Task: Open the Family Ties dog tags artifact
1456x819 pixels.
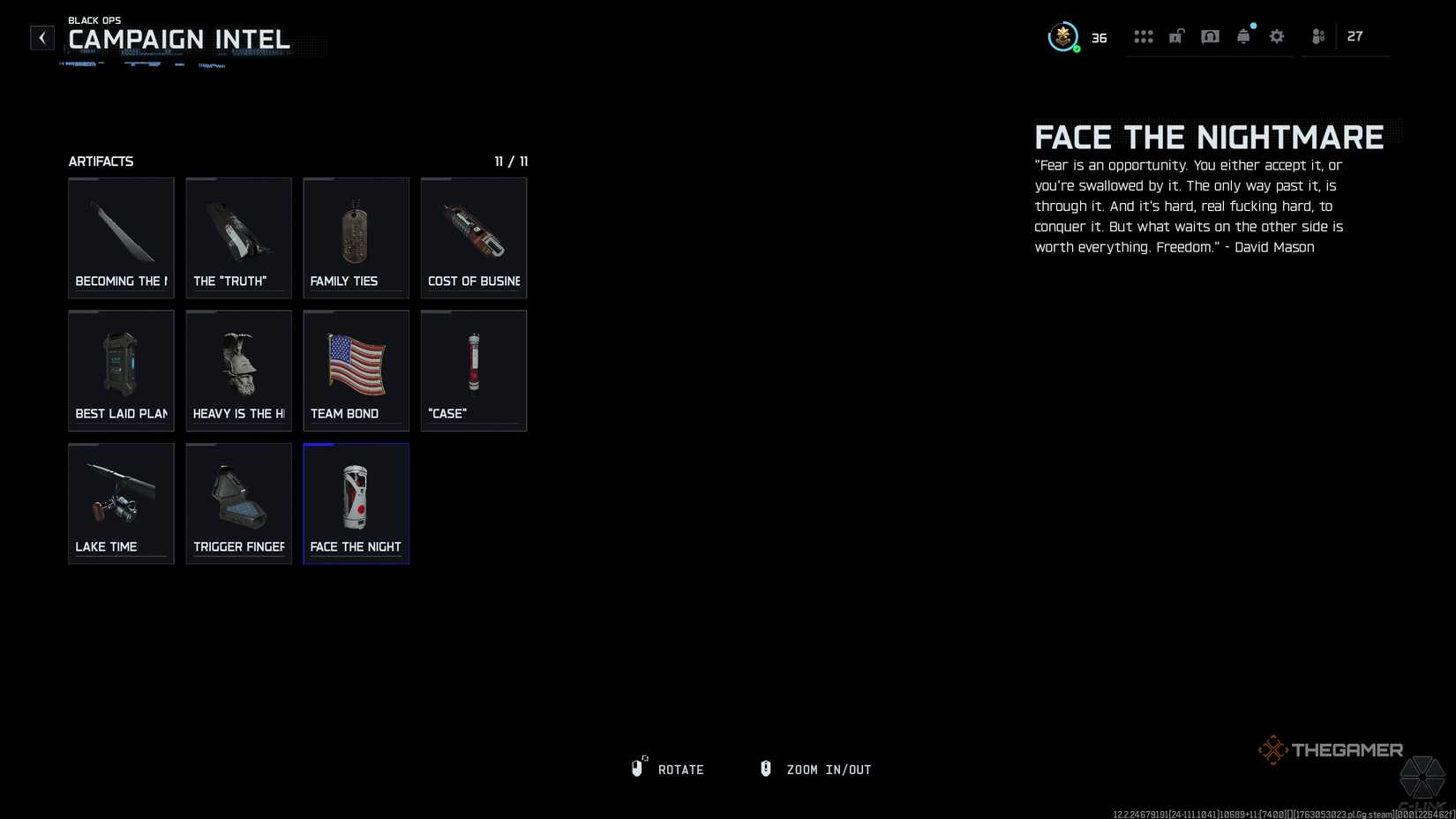Action: [x=356, y=237]
